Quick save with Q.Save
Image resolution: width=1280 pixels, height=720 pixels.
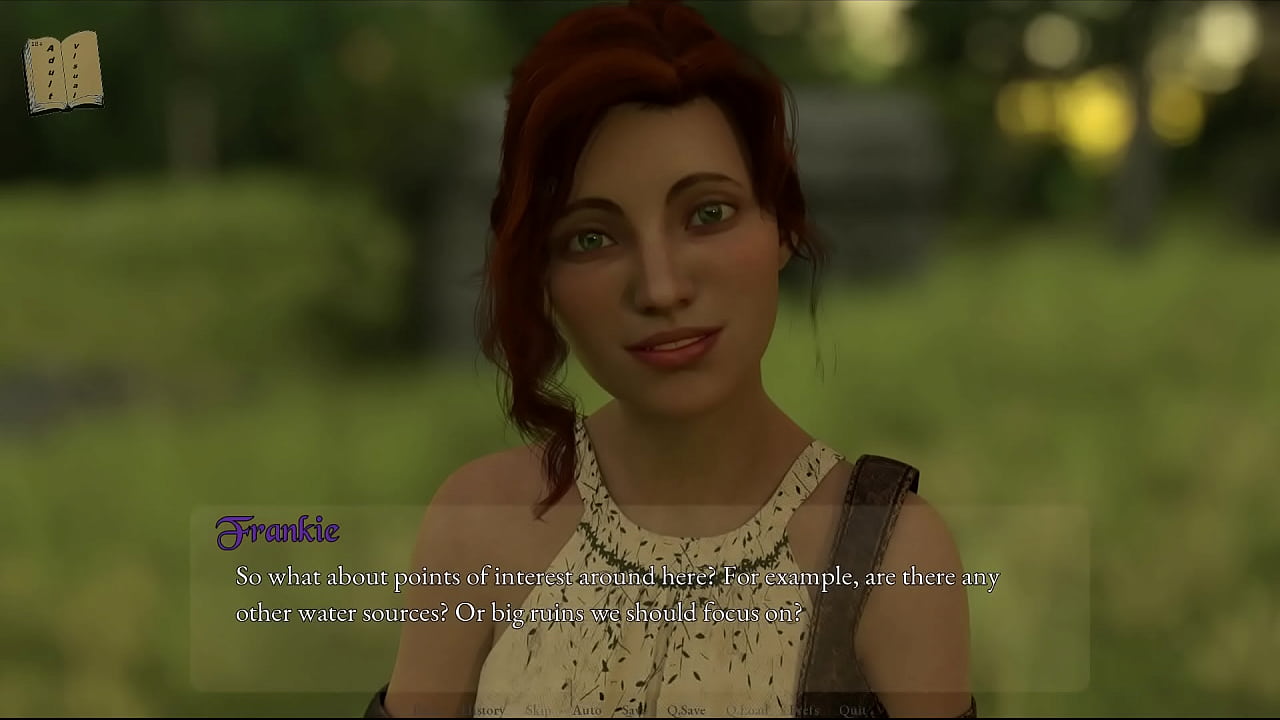pos(686,710)
